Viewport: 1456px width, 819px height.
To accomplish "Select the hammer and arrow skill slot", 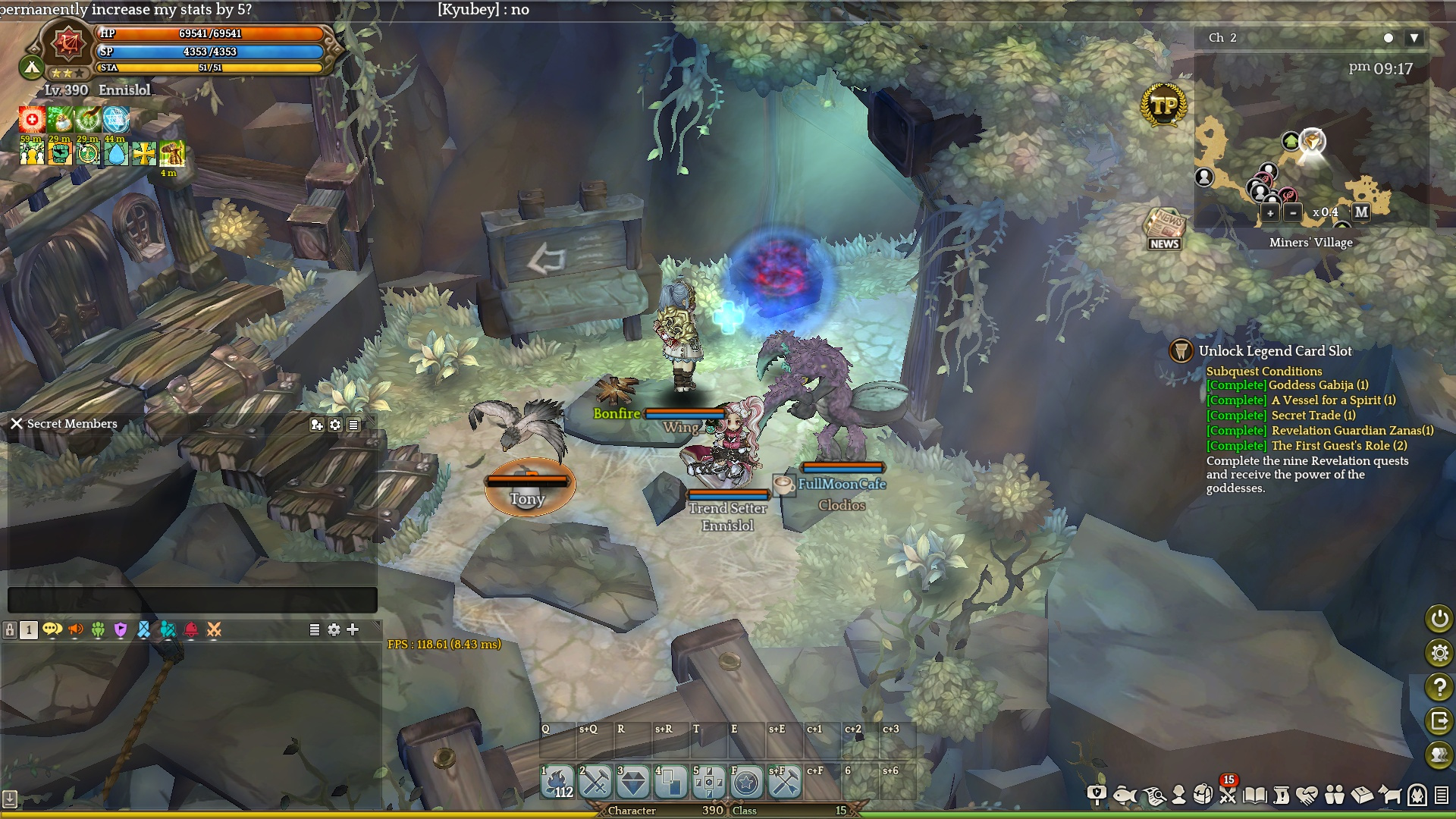I will 784,783.
